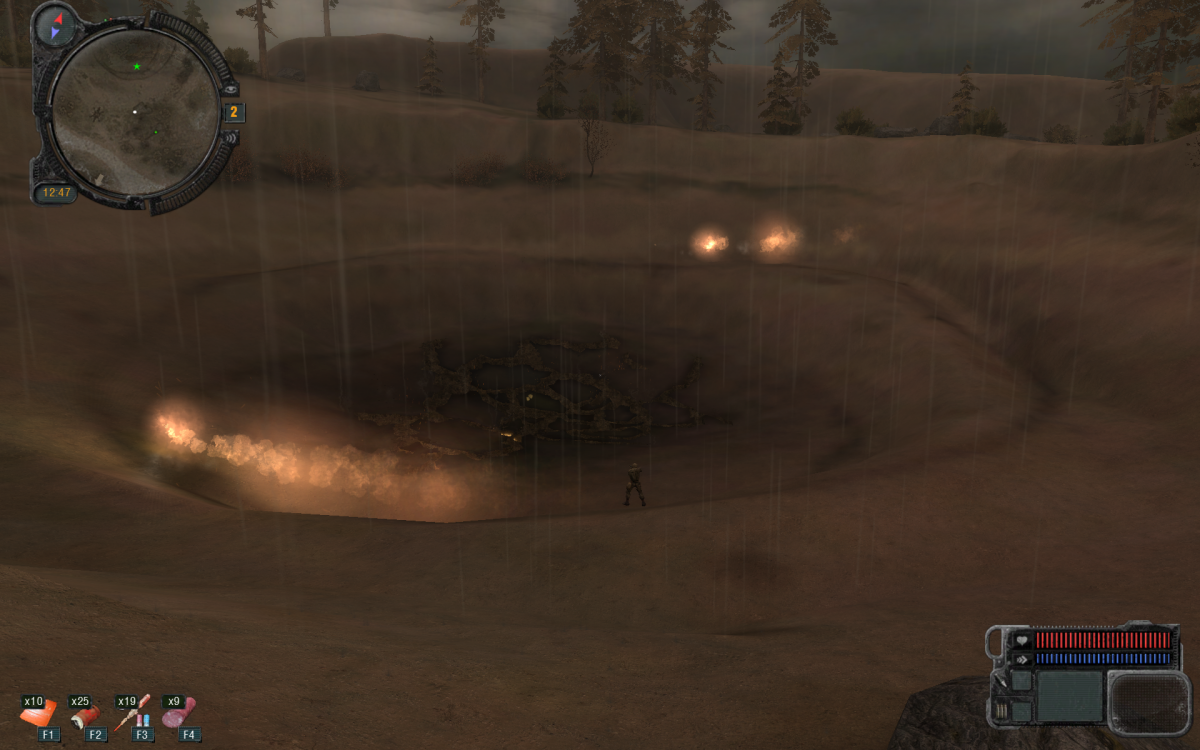Image resolution: width=1200 pixels, height=750 pixels.
Task: Use the orange medkit quick slot
Action: coord(39,714)
